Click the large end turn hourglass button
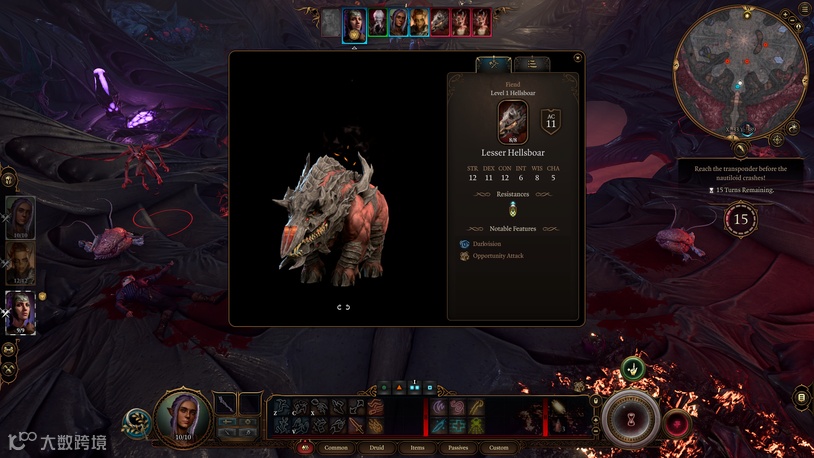This screenshot has width=814, height=458. click(x=630, y=416)
